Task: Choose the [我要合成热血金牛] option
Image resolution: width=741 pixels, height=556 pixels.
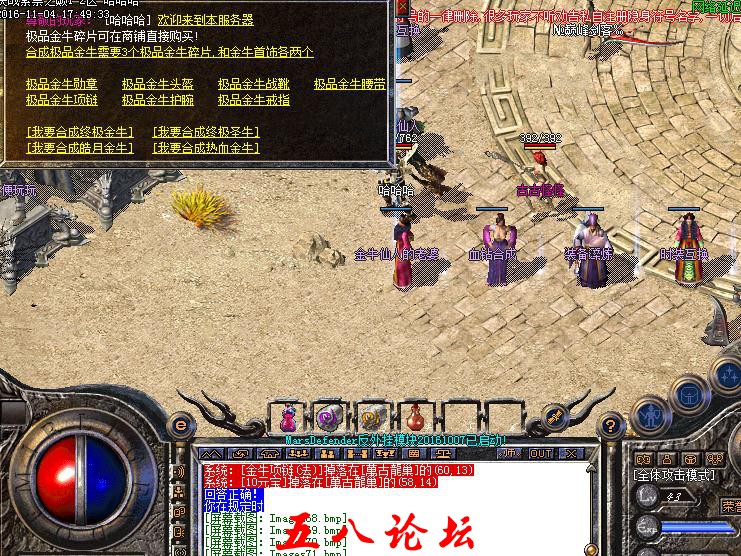Action: 206,148
